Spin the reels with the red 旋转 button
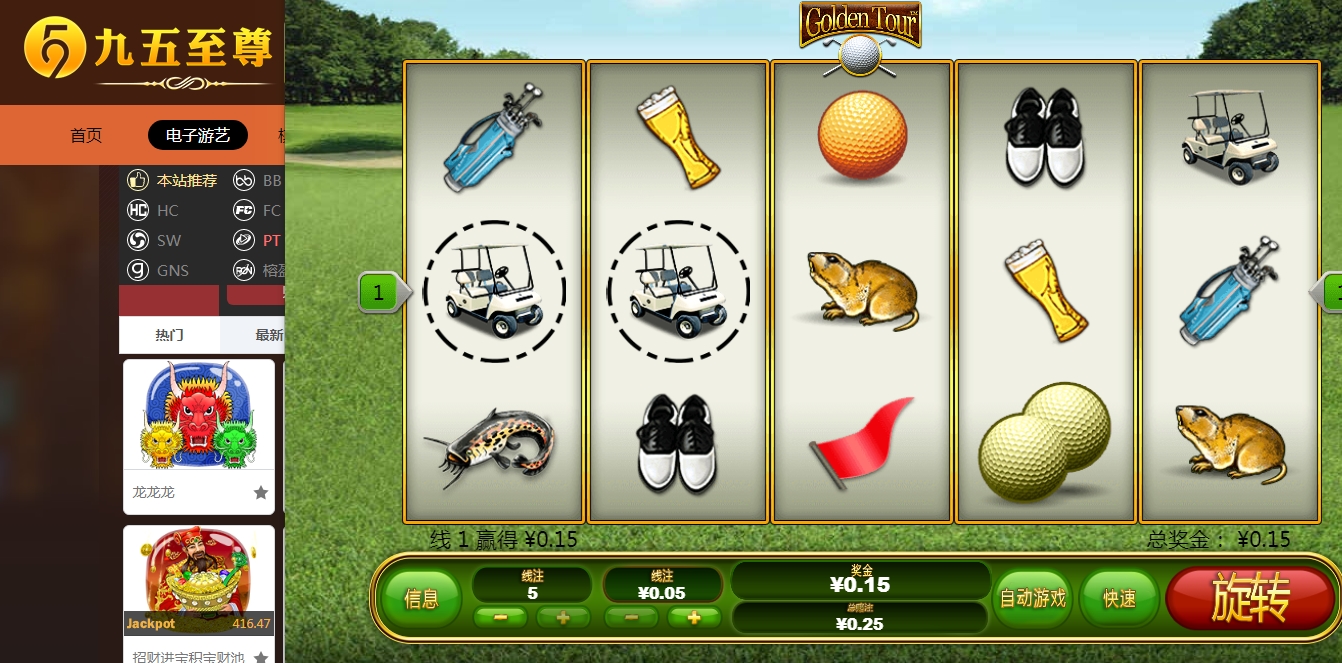Image resolution: width=1342 pixels, height=663 pixels. click(1250, 598)
